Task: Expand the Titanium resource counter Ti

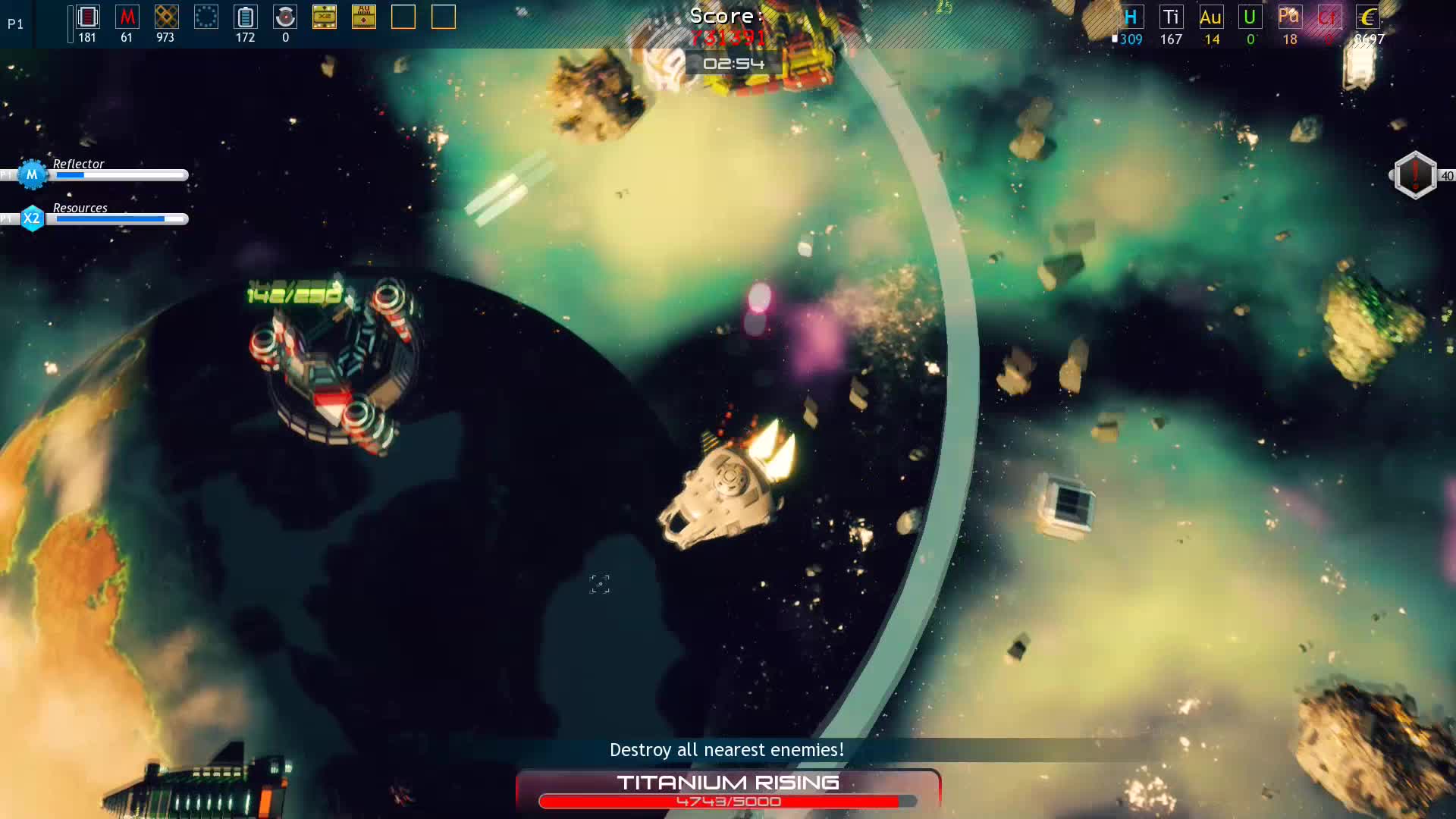Action: (x=1171, y=17)
